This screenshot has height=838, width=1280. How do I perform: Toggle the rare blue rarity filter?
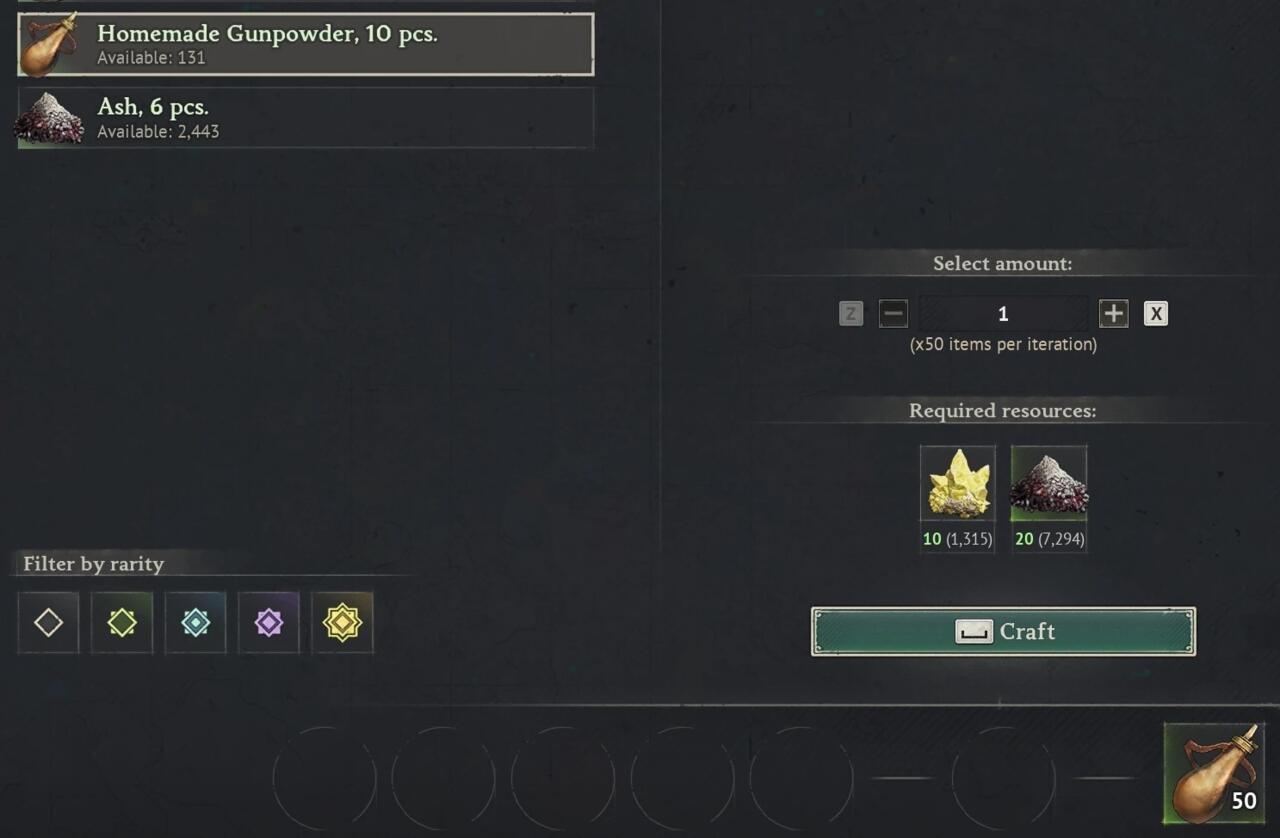[x=195, y=622]
